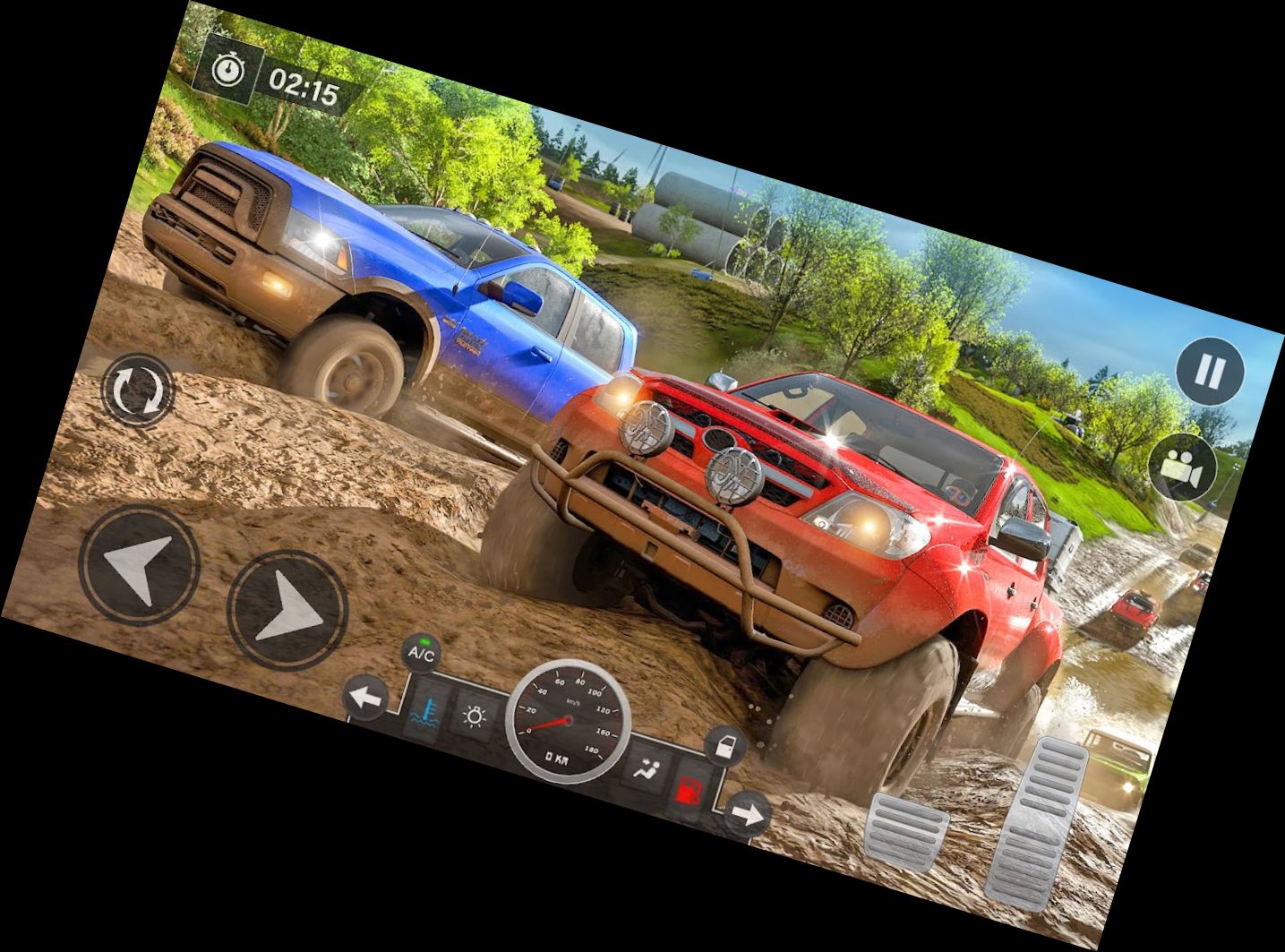Image resolution: width=1285 pixels, height=952 pixels.
Task: Toggle the A/C air conditioning button
Action: [420, 652]
